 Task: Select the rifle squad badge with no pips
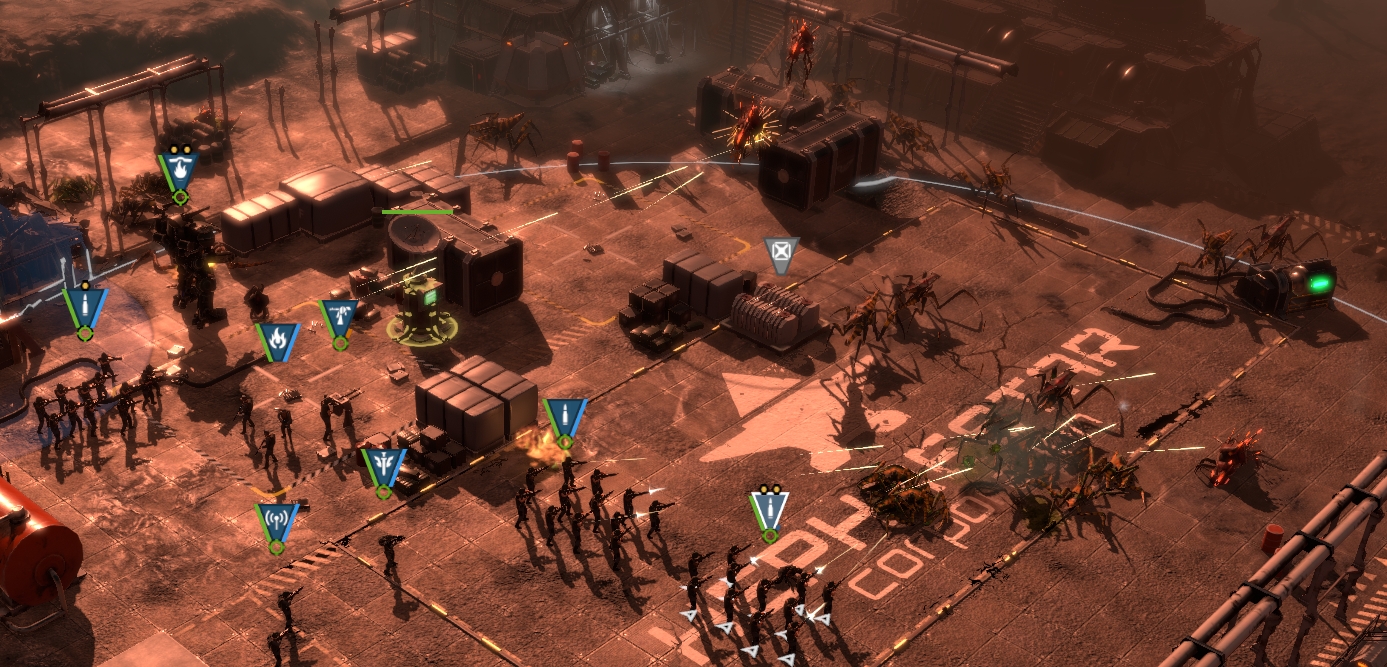(x=564, y=417)
